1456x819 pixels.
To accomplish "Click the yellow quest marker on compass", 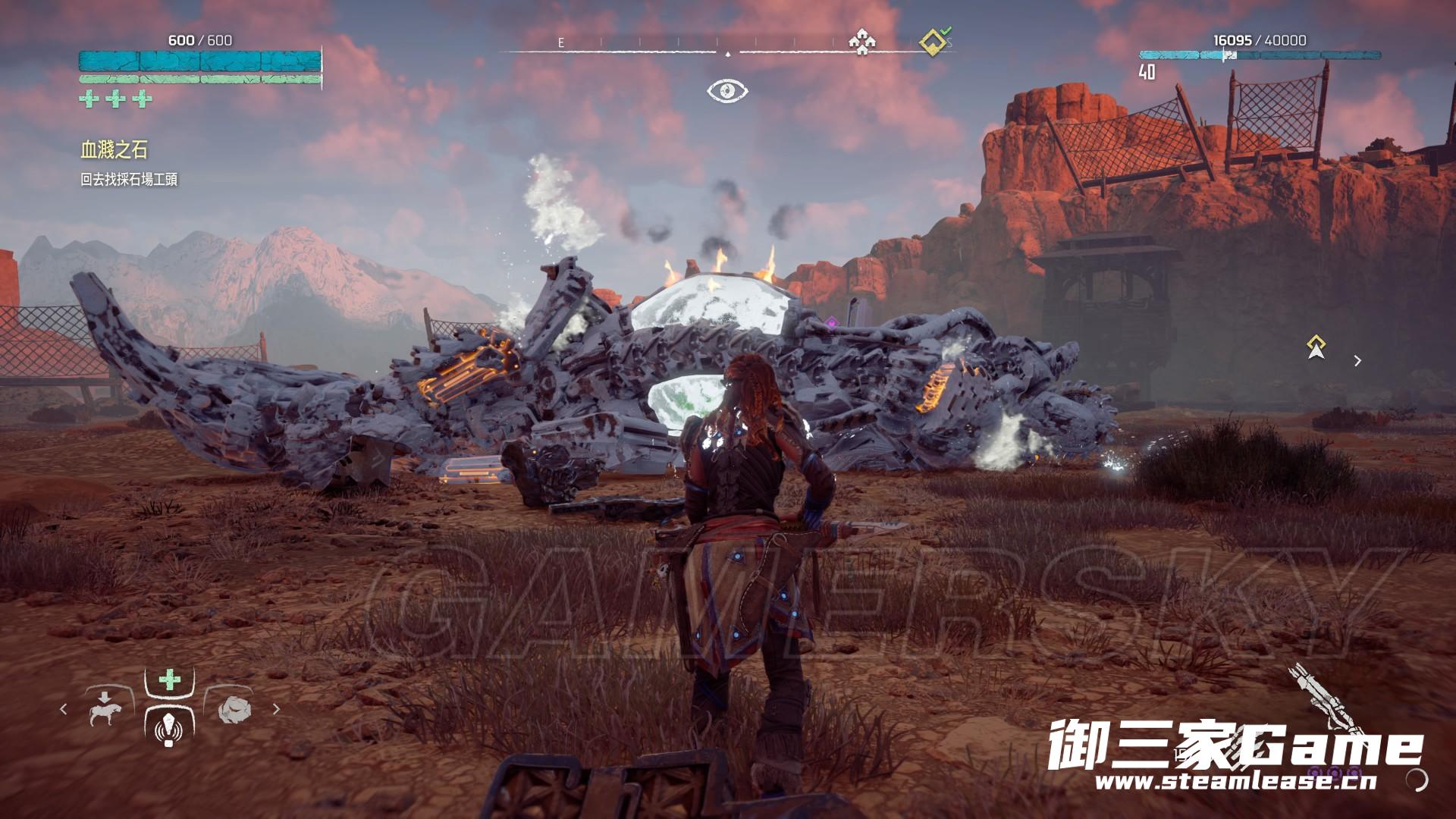I will point(934,42).
